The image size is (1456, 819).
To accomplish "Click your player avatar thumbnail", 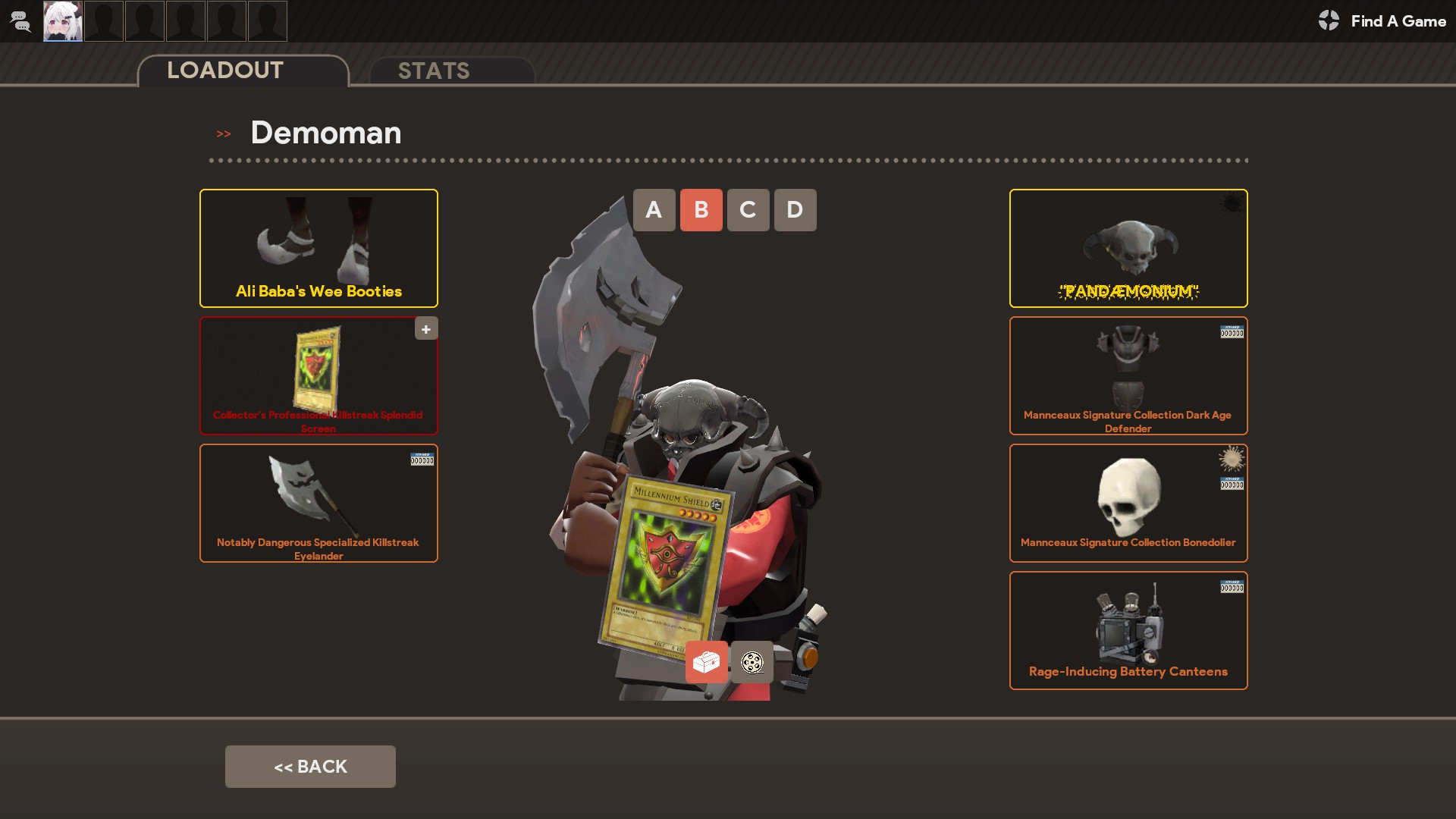I will pos(63,21).
